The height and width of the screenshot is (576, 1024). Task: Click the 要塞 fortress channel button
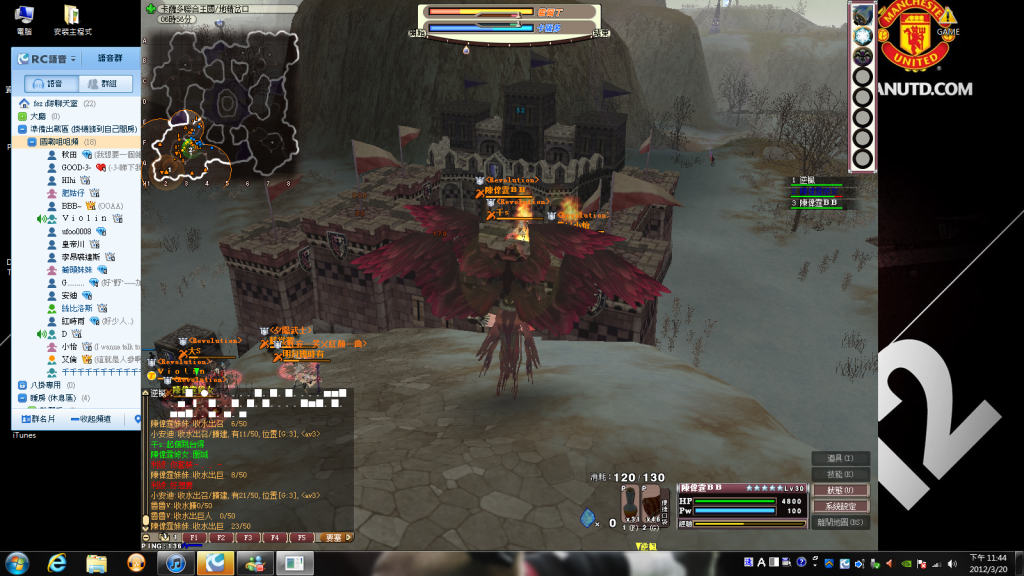333,537
